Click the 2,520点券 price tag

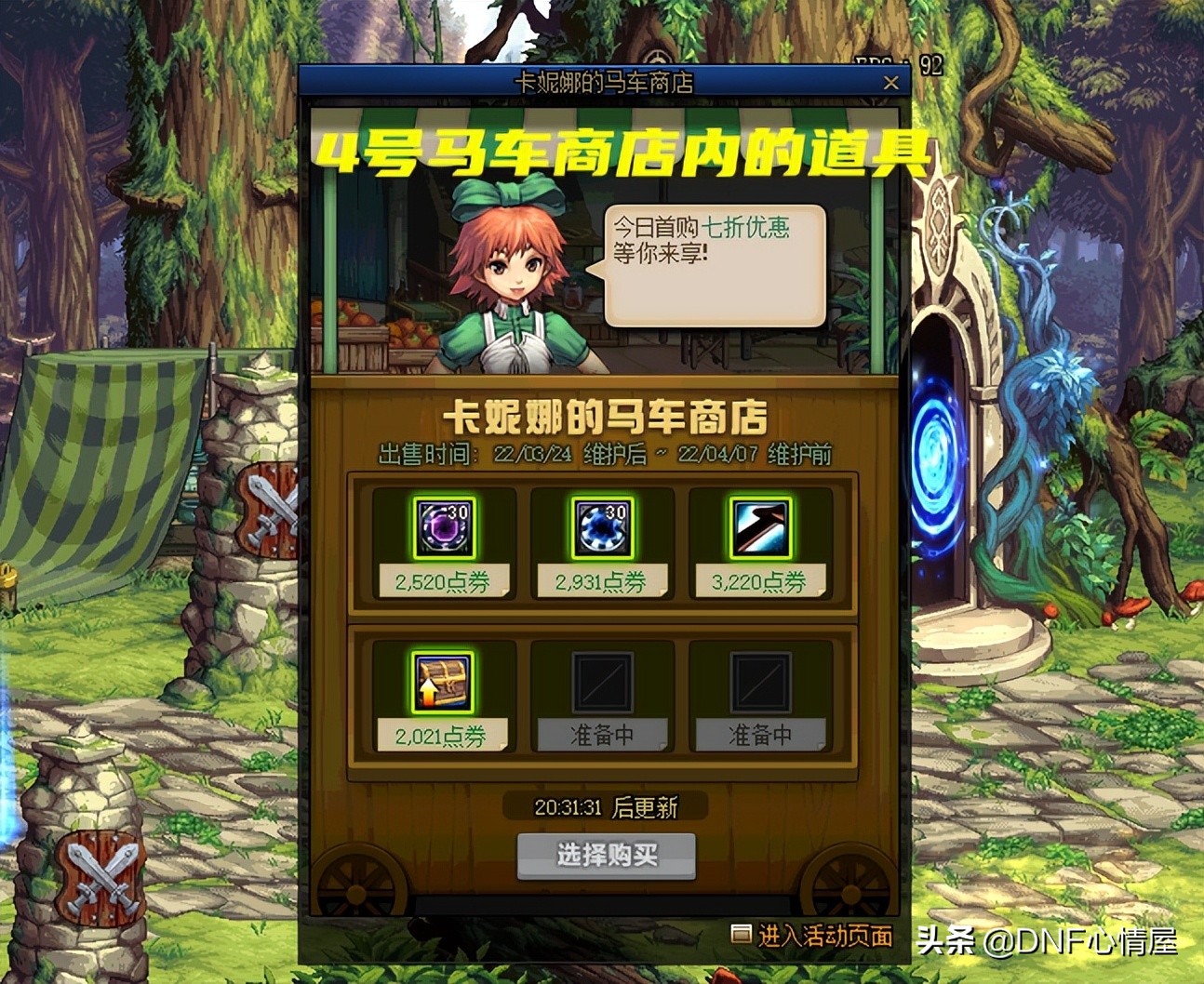click(444, 578)
